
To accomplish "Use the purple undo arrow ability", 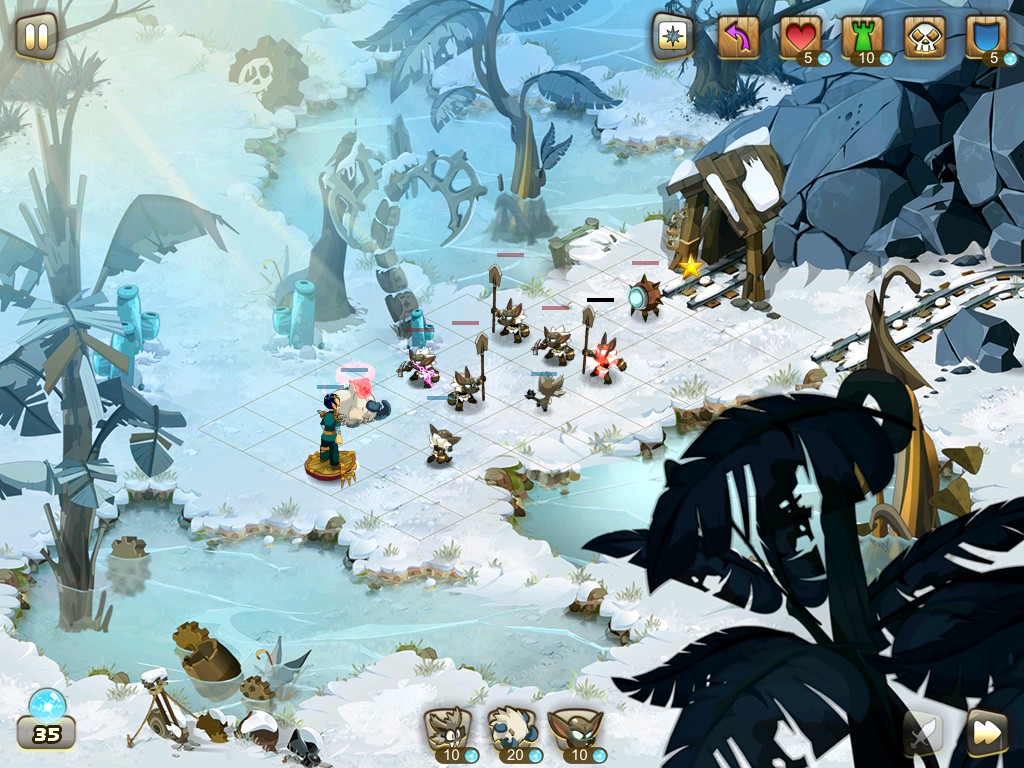I will (738, 38).
